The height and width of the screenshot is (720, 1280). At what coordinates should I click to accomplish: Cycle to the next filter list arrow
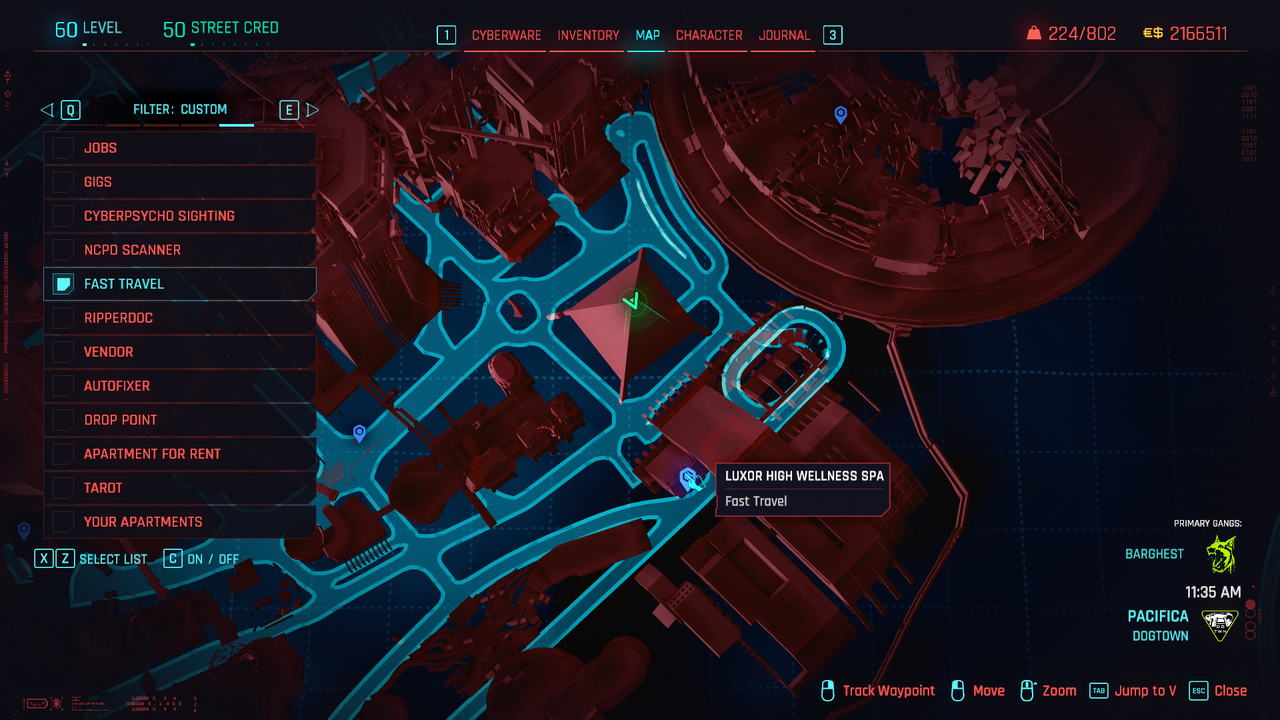312,110
